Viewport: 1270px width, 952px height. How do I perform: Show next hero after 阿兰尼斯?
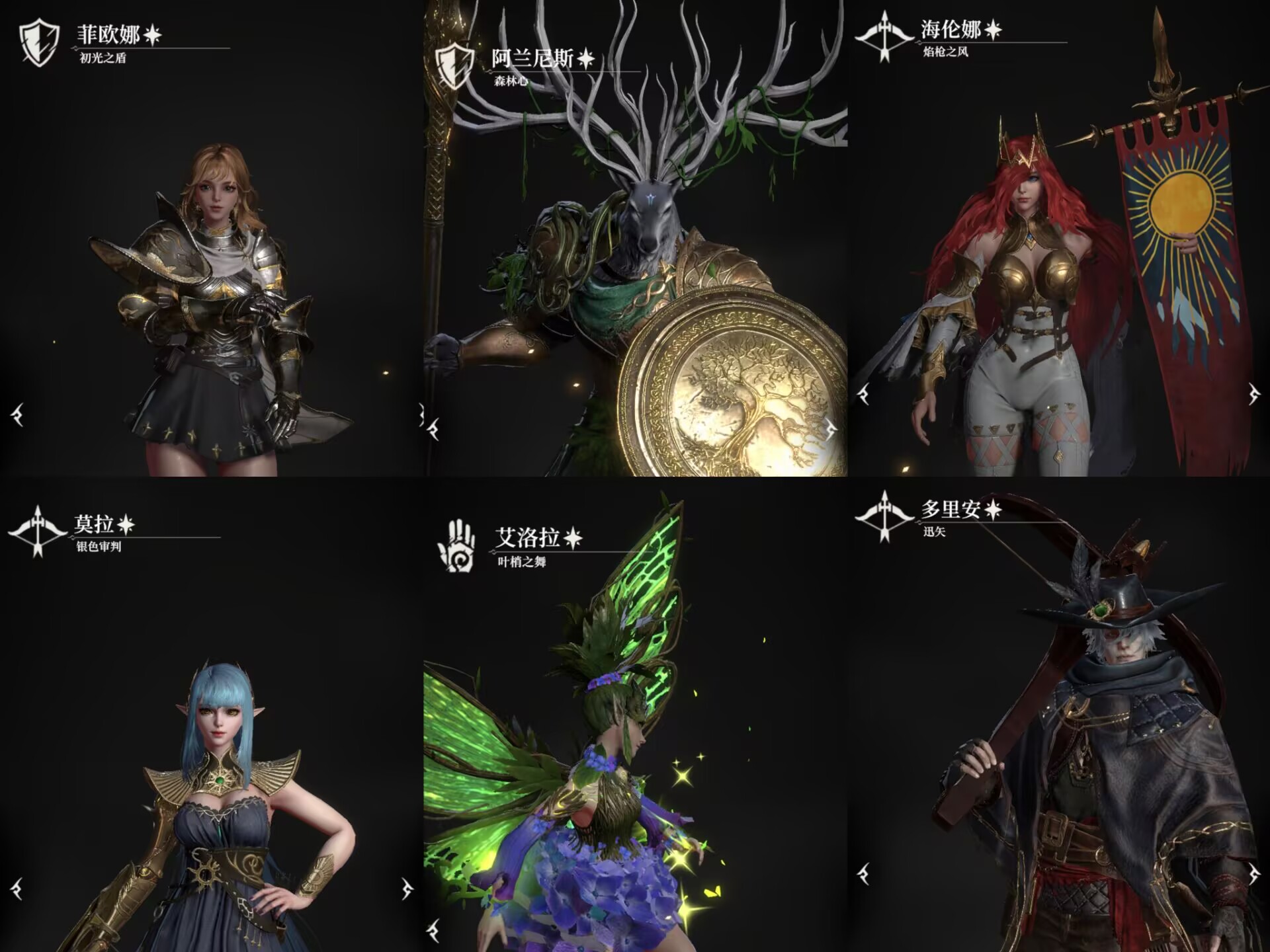[x=831, y=430]
